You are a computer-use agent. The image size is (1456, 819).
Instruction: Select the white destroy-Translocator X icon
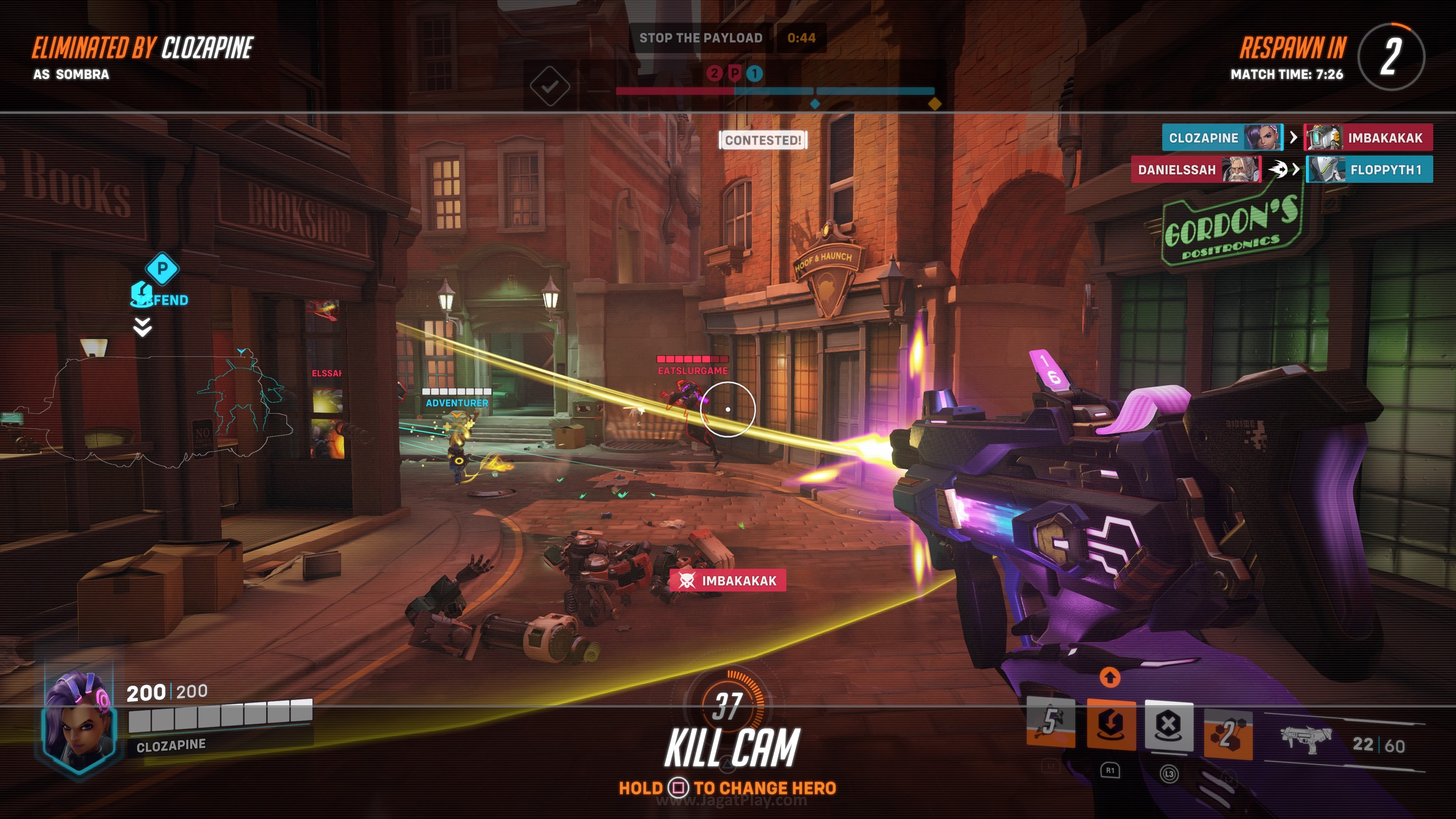1169,725
